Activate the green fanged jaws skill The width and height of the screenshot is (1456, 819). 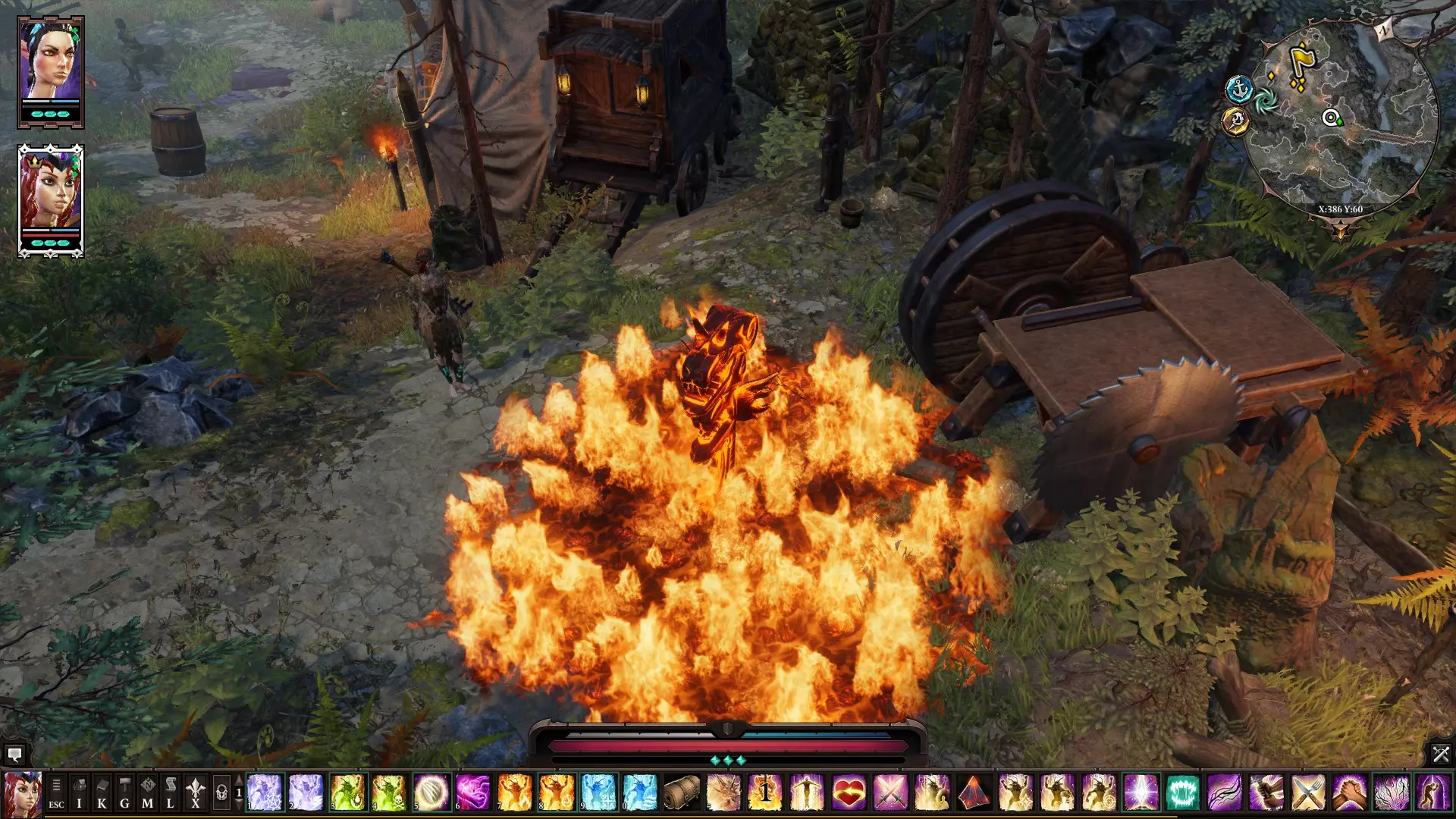pos(1182,792)
